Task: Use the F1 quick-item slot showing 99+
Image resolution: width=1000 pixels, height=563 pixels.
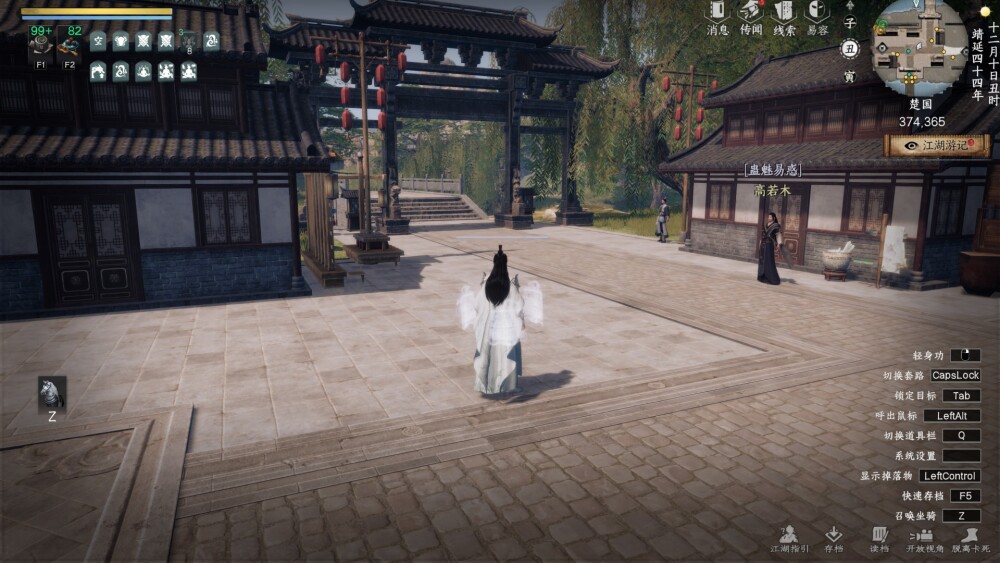Action: tap(41, 44)
